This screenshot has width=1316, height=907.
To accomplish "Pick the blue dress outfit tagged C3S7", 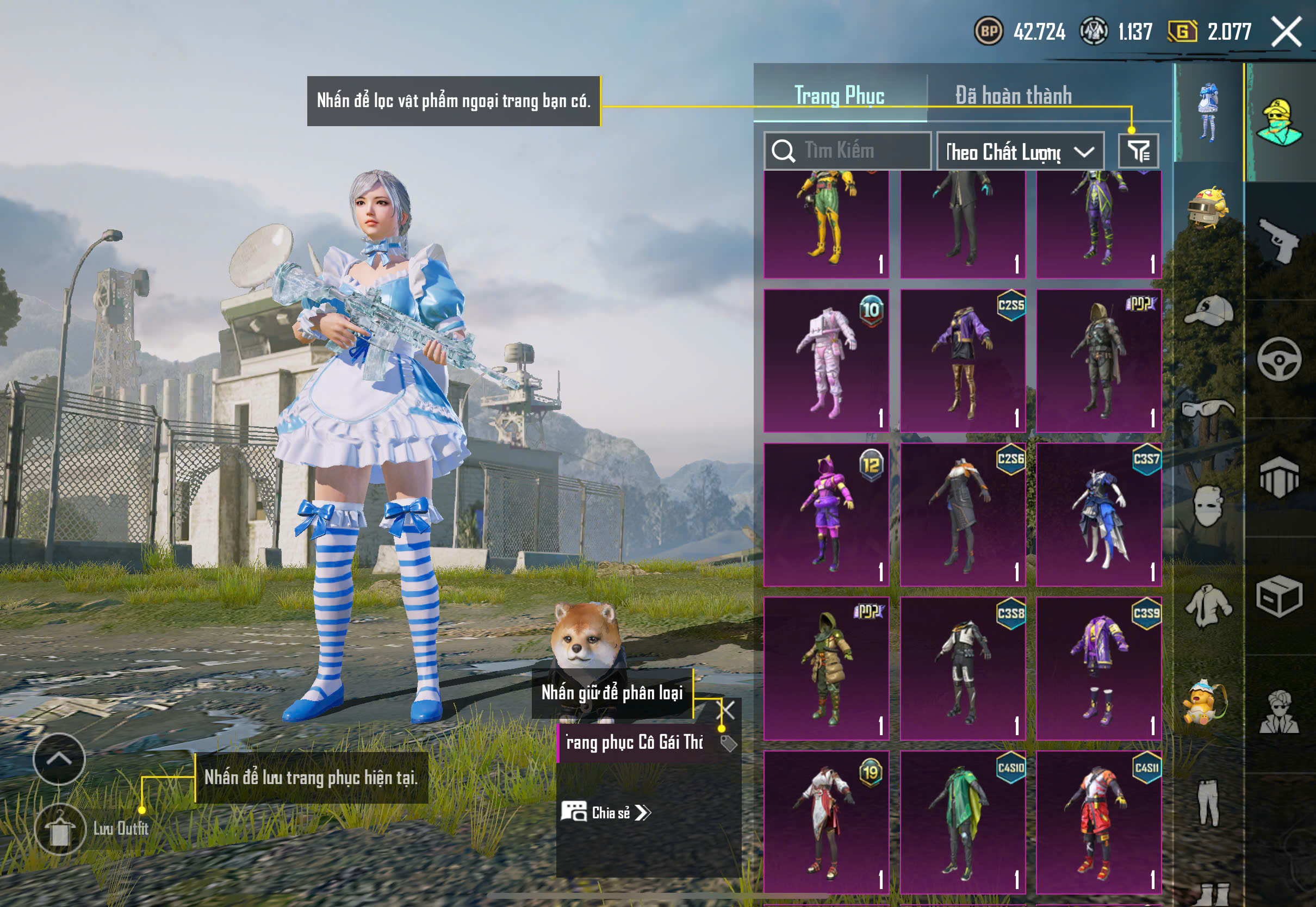I will [x=1098, y=514].
